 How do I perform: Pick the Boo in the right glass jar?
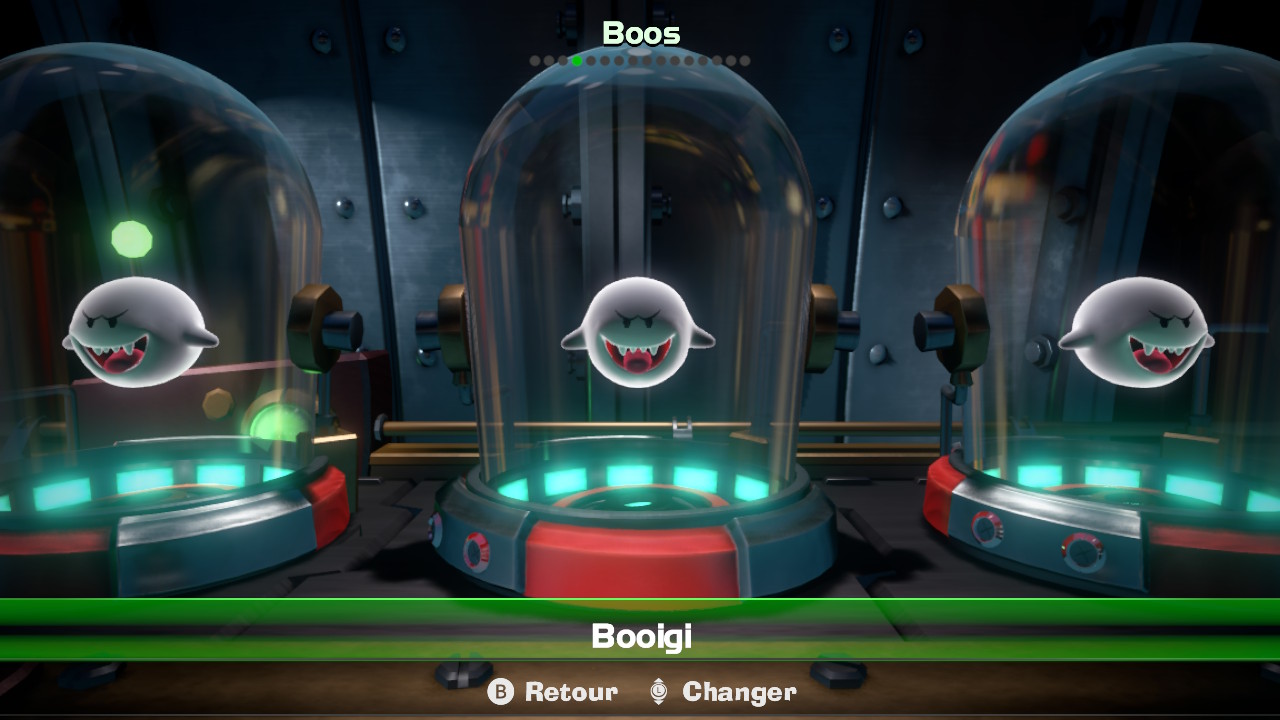[x=1136, y=332]
